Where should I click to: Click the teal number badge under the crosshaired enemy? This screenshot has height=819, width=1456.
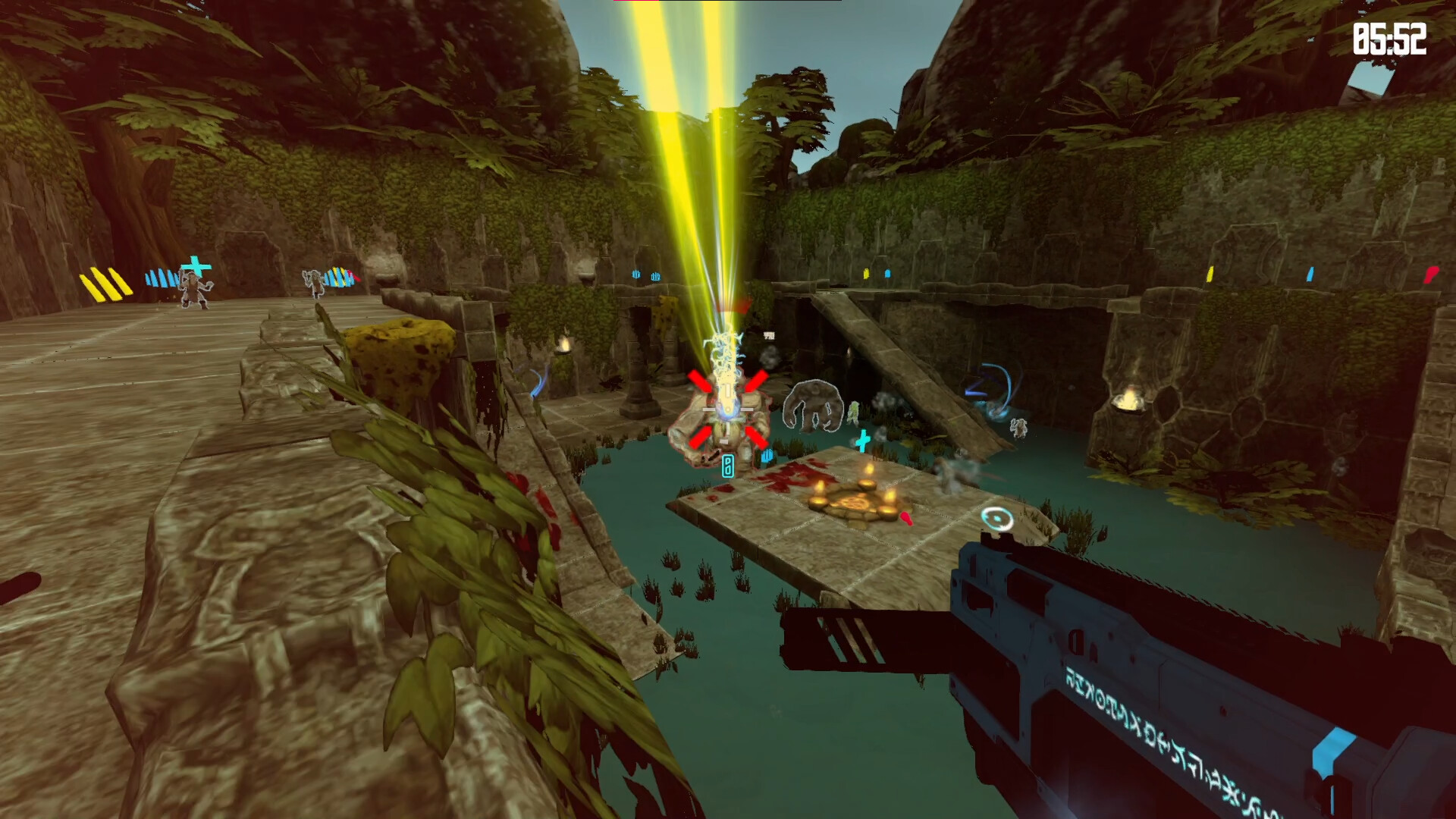click(728, 466)
